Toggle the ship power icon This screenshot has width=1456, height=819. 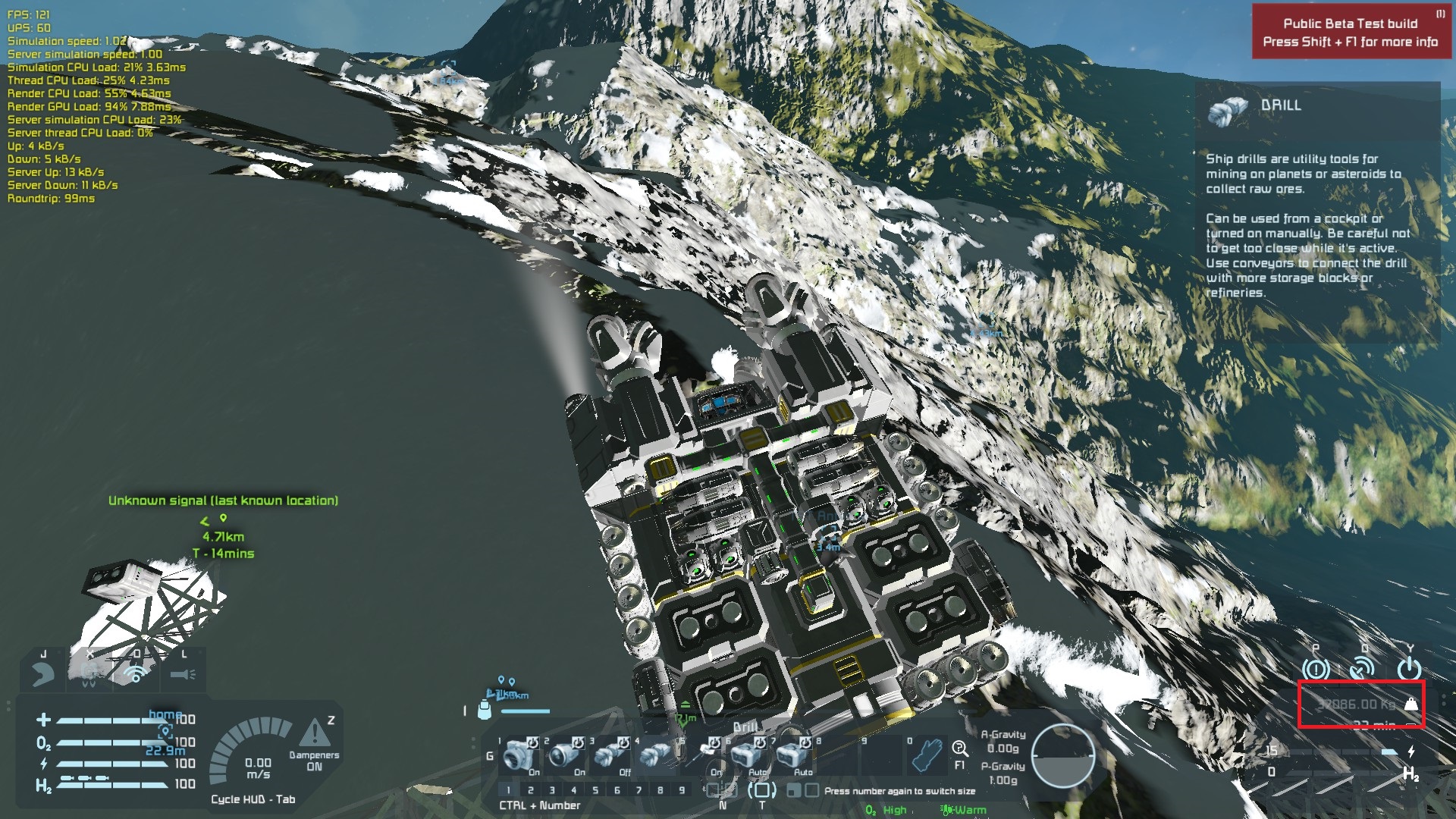click(1409, 669)
